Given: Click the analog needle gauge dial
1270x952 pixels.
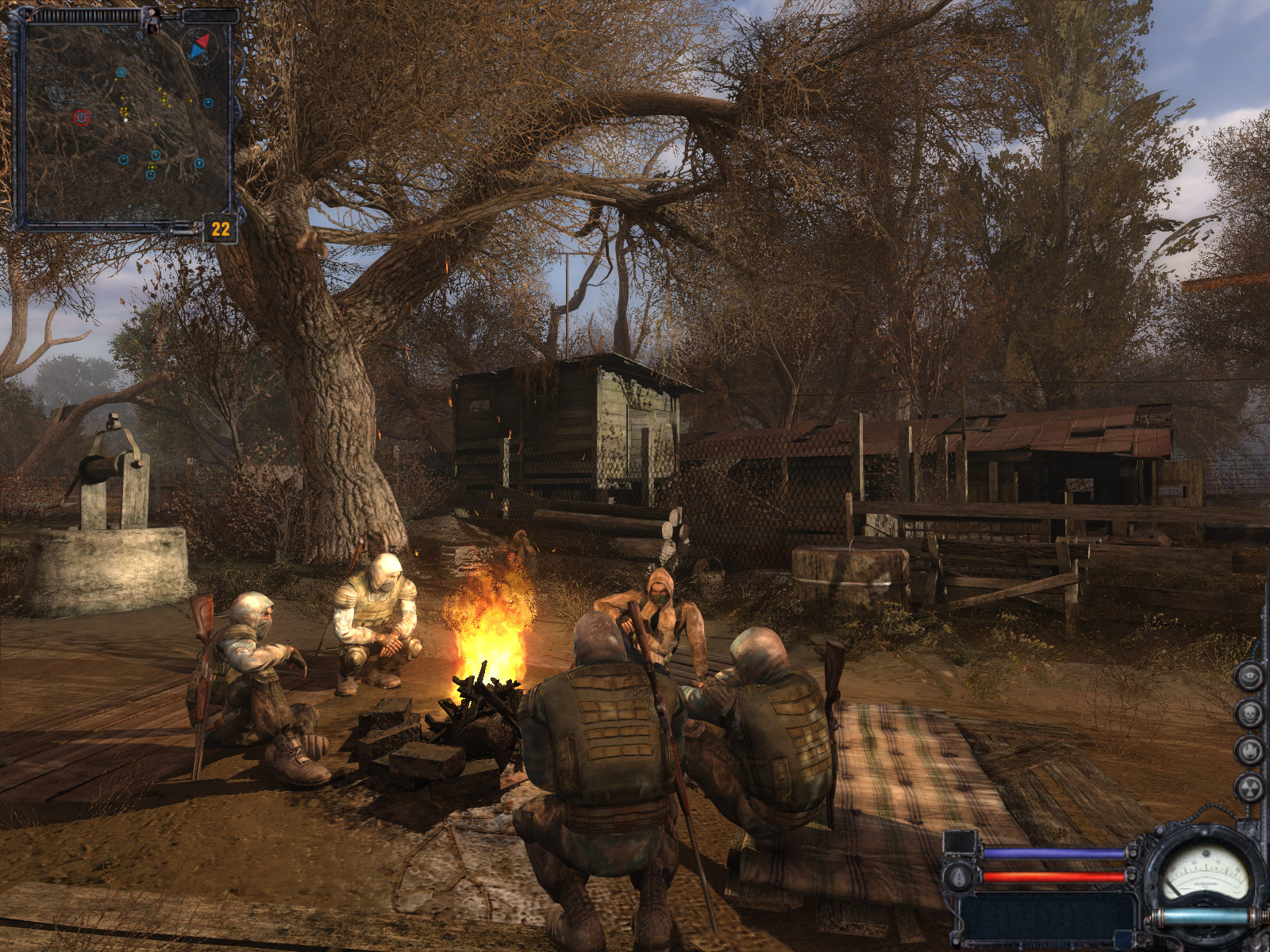Looking at the screenshot, I should point(1204,875).
